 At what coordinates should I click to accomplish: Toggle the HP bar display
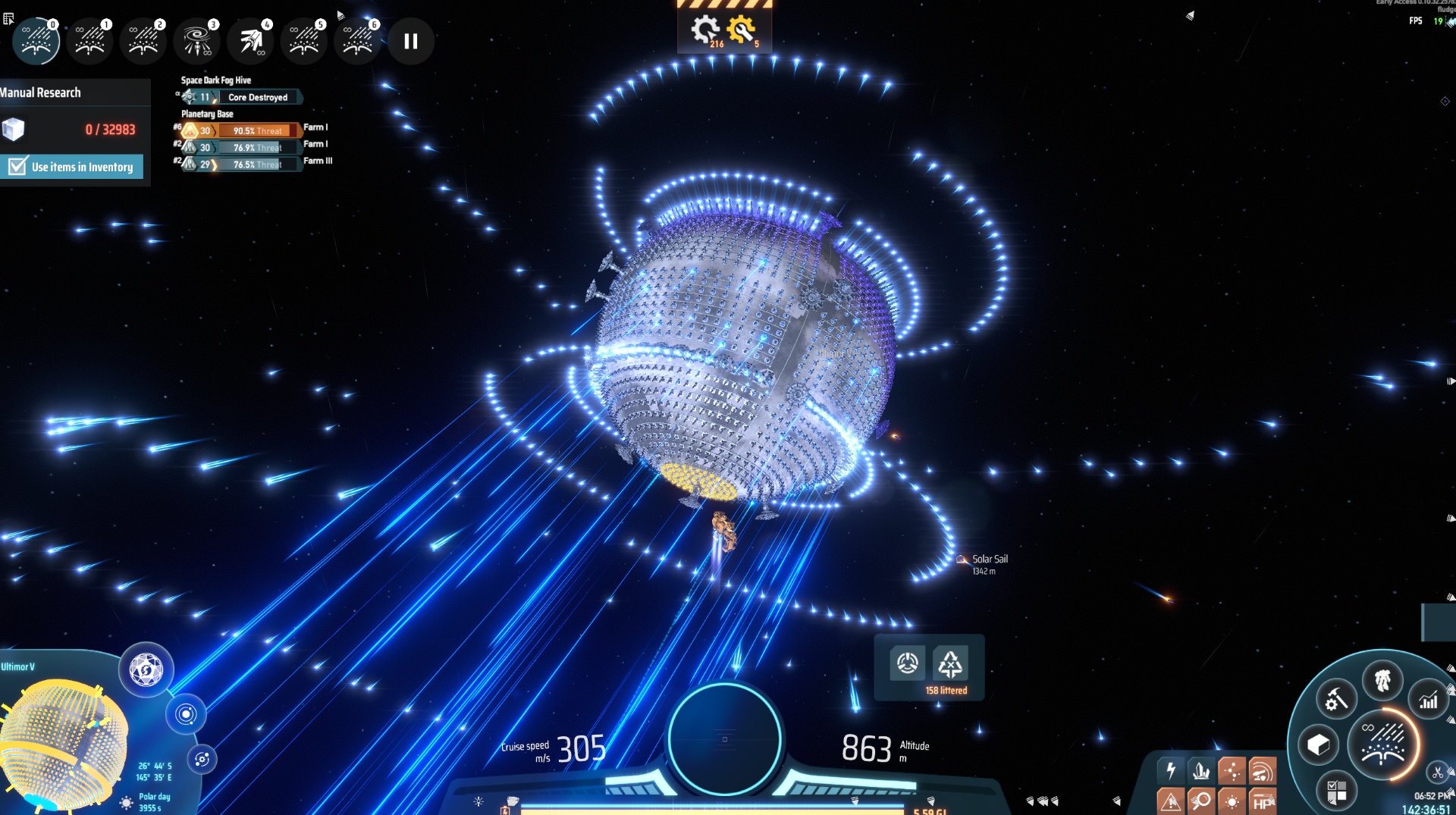click(1262, 801)
